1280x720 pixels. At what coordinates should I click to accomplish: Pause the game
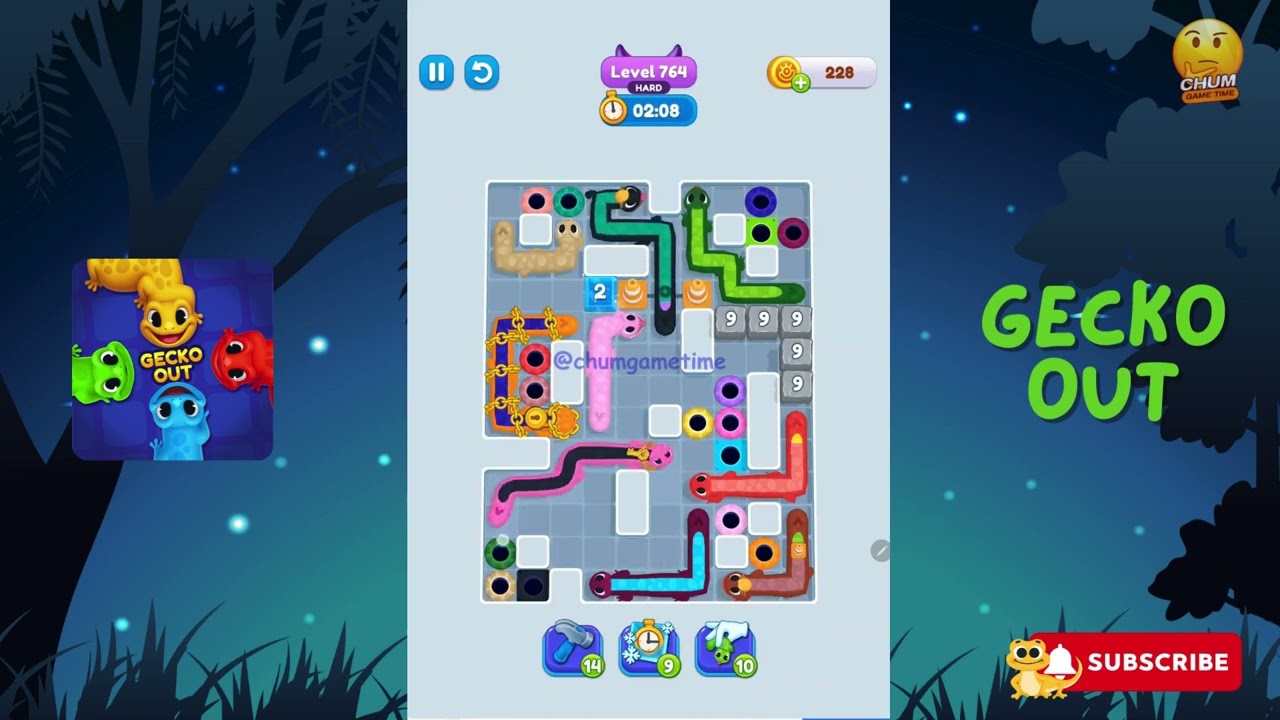pyautogui.click(x=435, y=73)
